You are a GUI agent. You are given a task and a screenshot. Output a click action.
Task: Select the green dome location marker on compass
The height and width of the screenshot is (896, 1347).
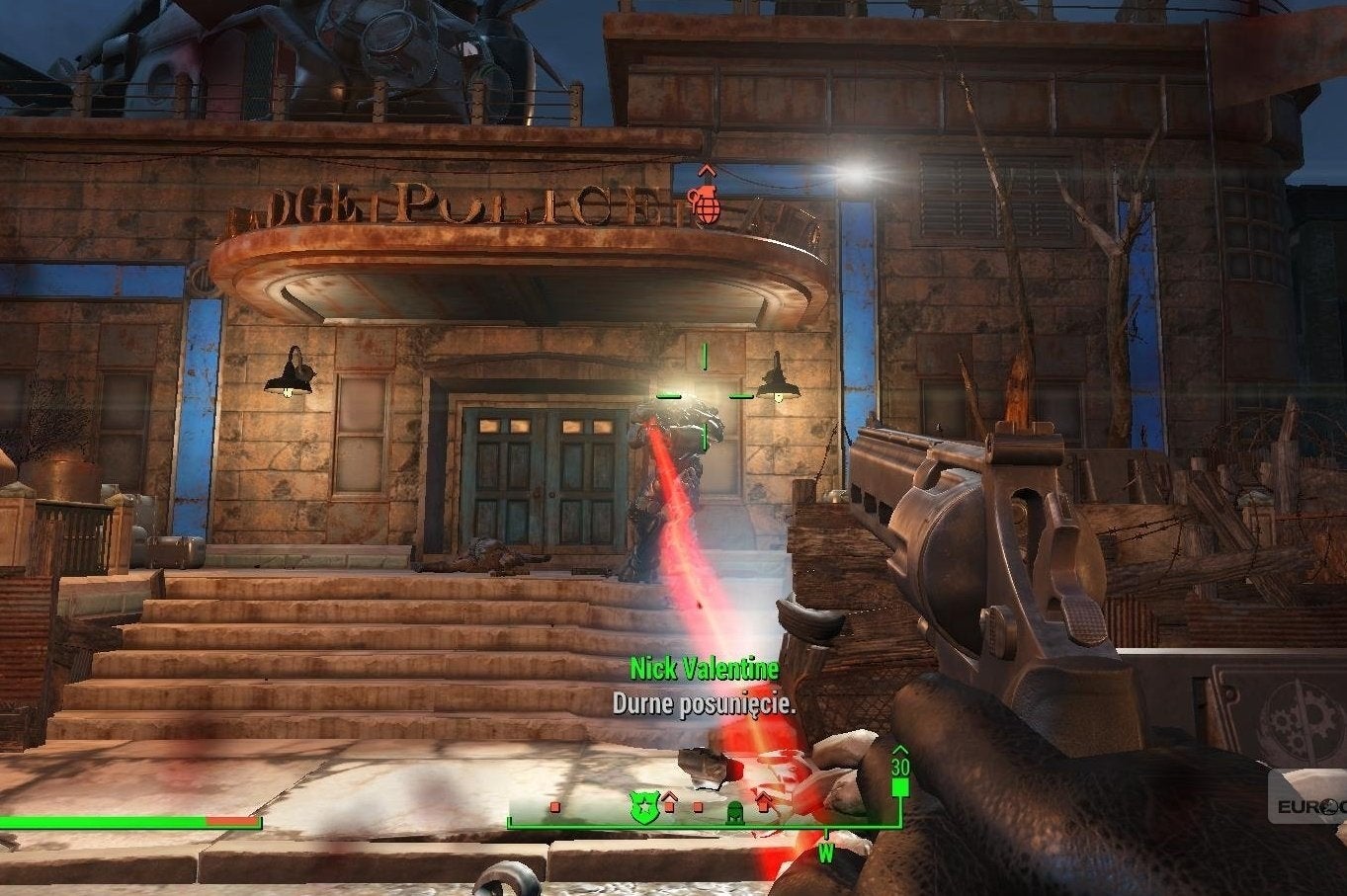736,810
